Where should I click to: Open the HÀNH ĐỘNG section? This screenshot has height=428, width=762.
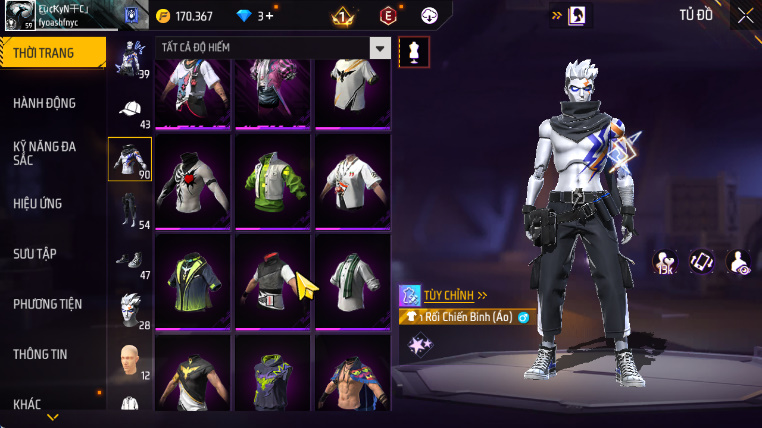[x=45, y=103]
